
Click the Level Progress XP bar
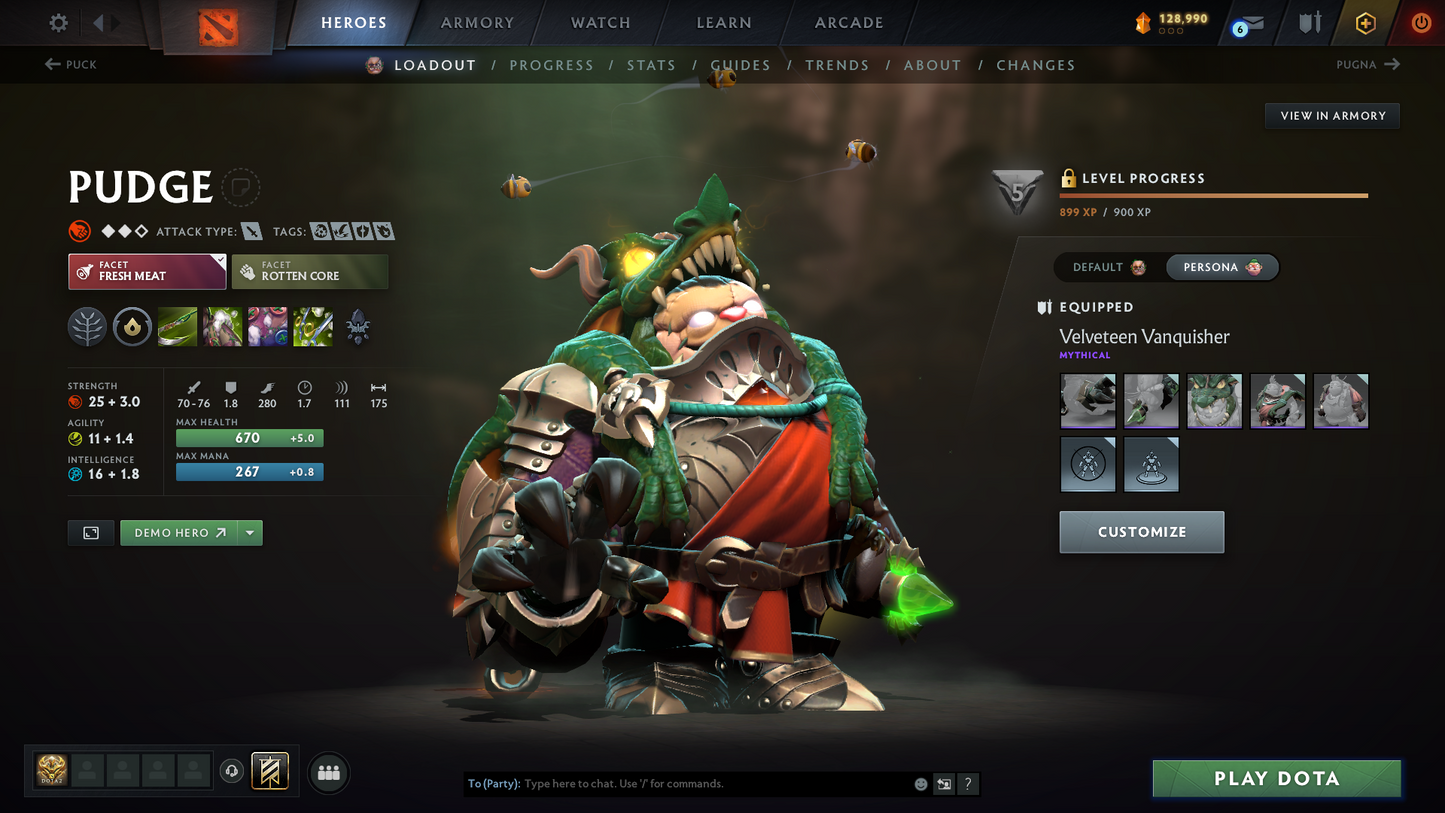pyautogui.click(x=1213, y=196)
